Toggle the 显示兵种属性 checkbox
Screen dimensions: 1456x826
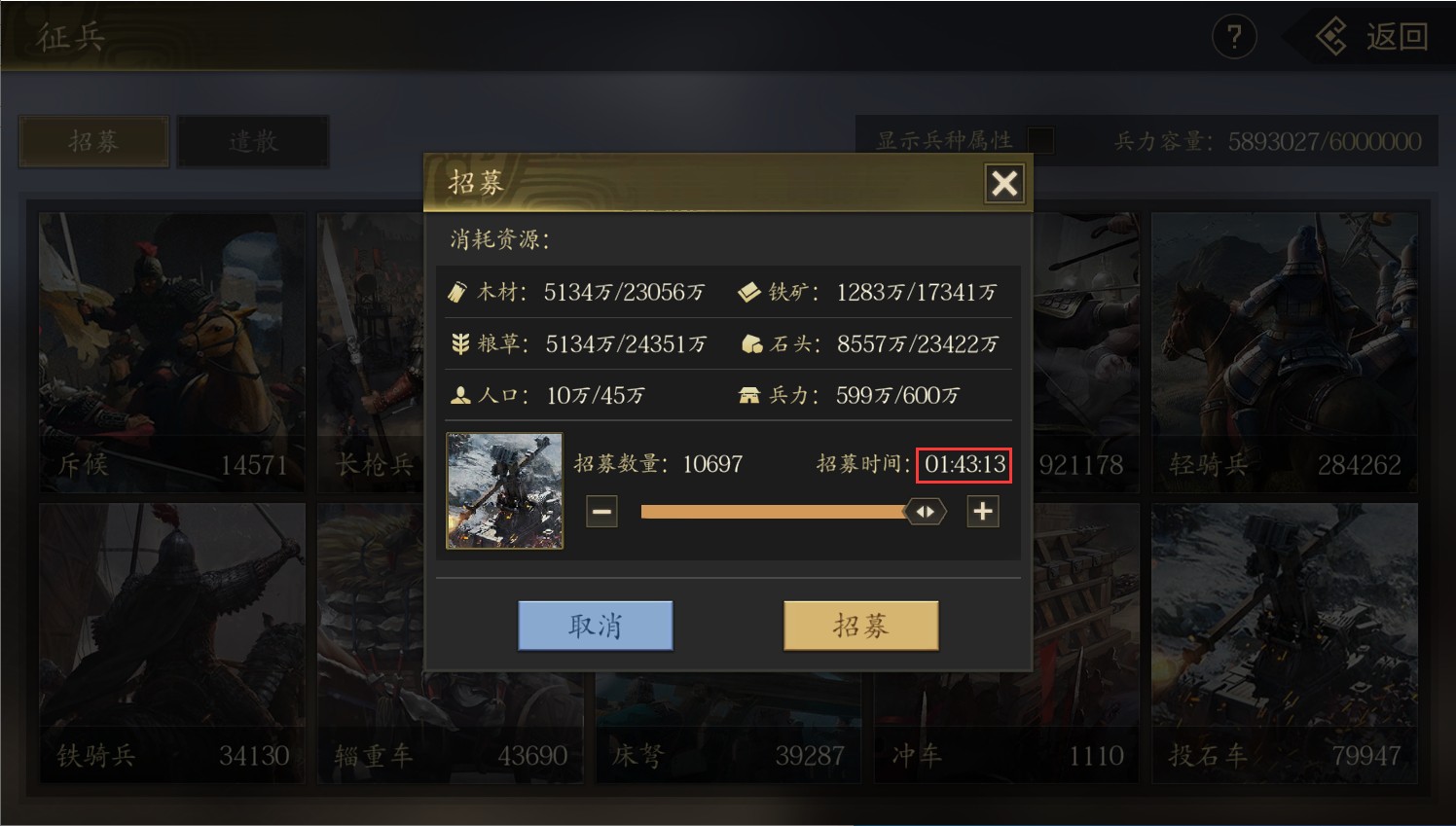1040,141
